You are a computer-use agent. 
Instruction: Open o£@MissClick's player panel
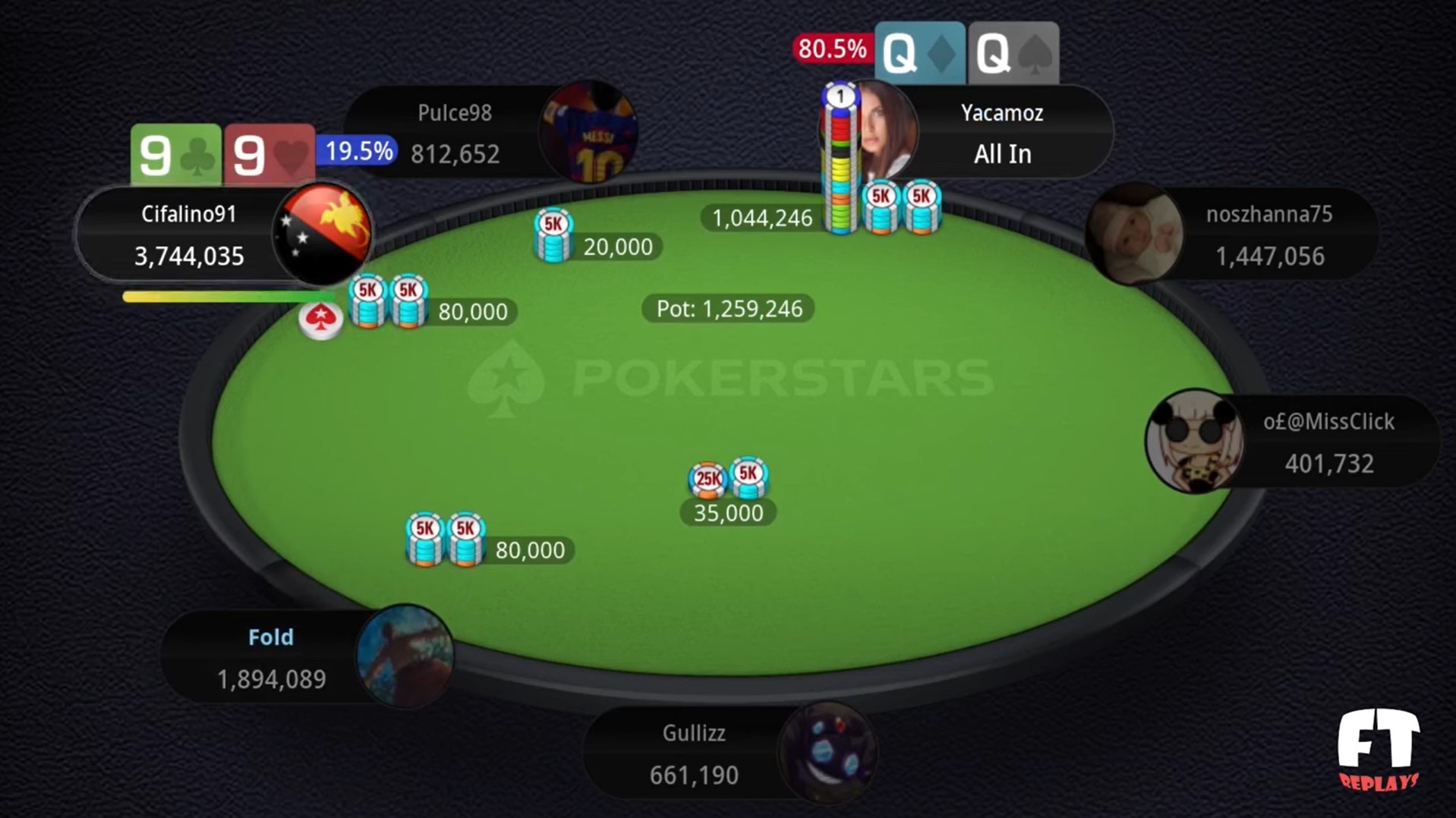click(x=1328, y=442)
